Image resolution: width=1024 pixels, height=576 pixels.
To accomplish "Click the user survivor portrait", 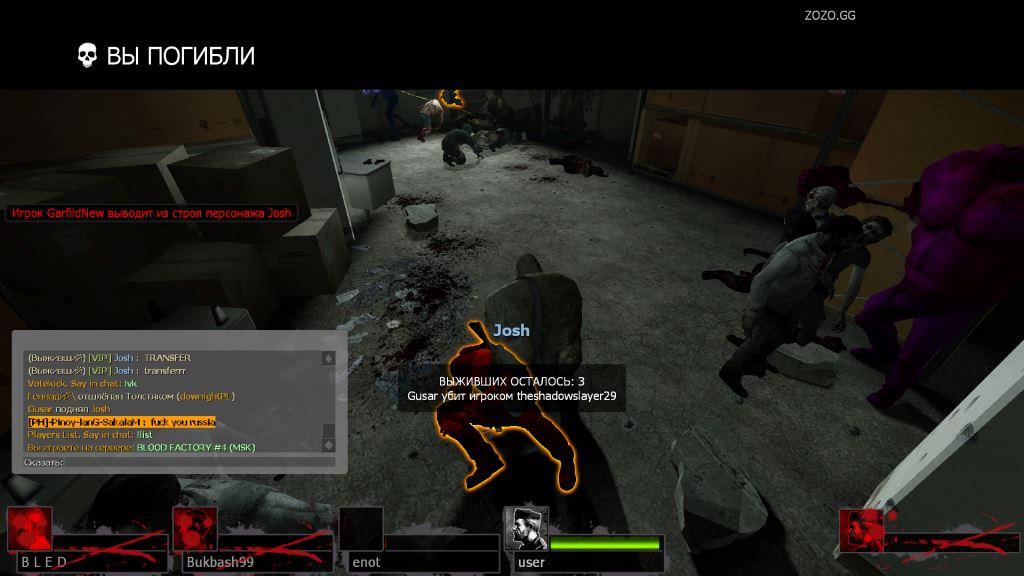I will (525, 528).
